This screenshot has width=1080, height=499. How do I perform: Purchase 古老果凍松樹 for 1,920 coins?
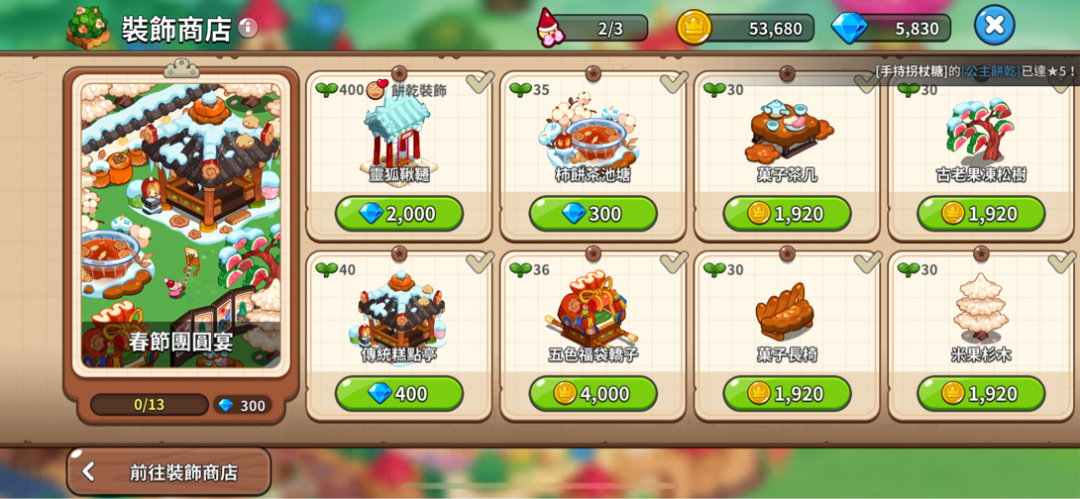click(x=980, y=214)
